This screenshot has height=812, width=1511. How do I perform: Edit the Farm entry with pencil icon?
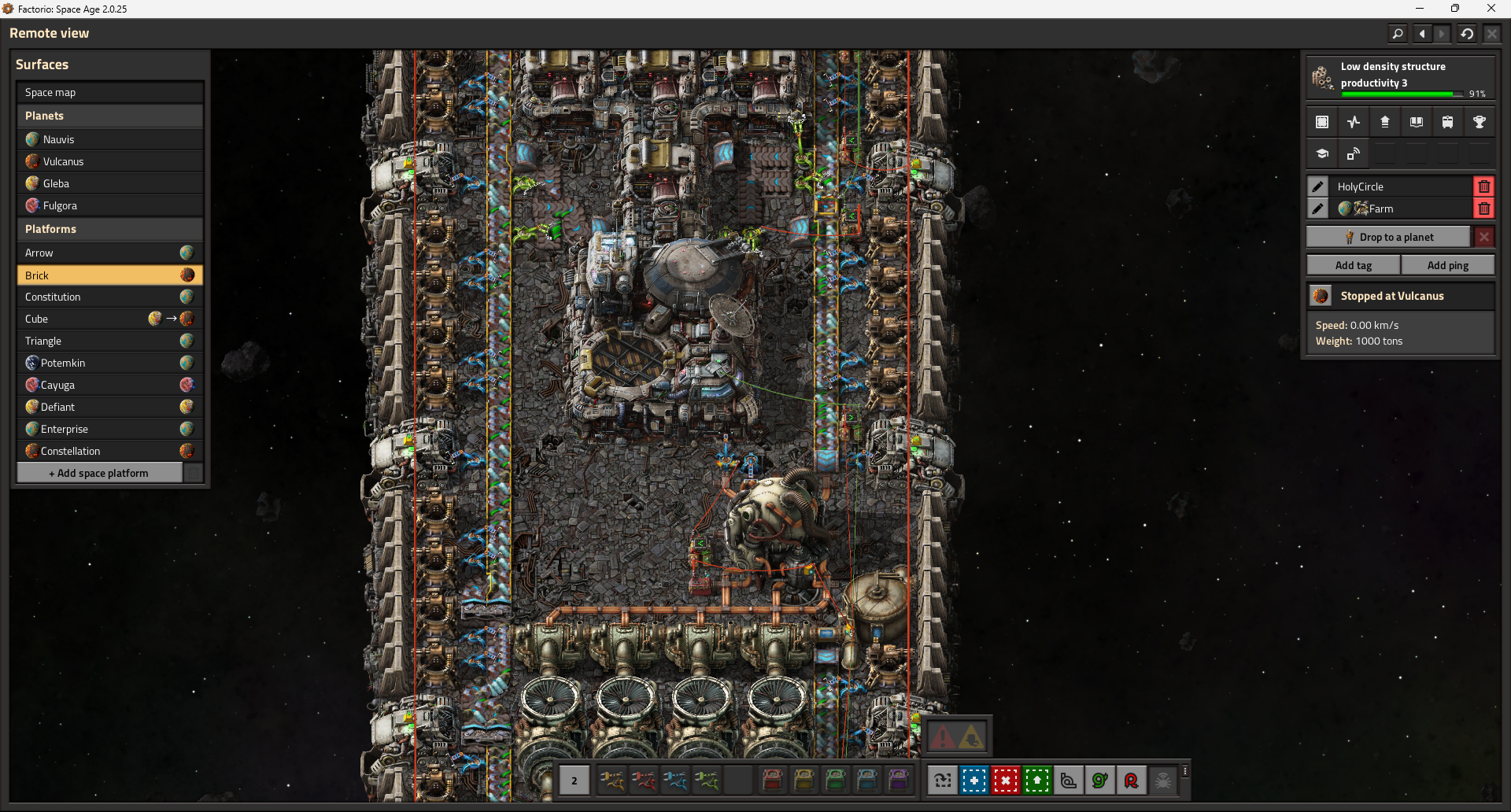tap(1318, 209)
